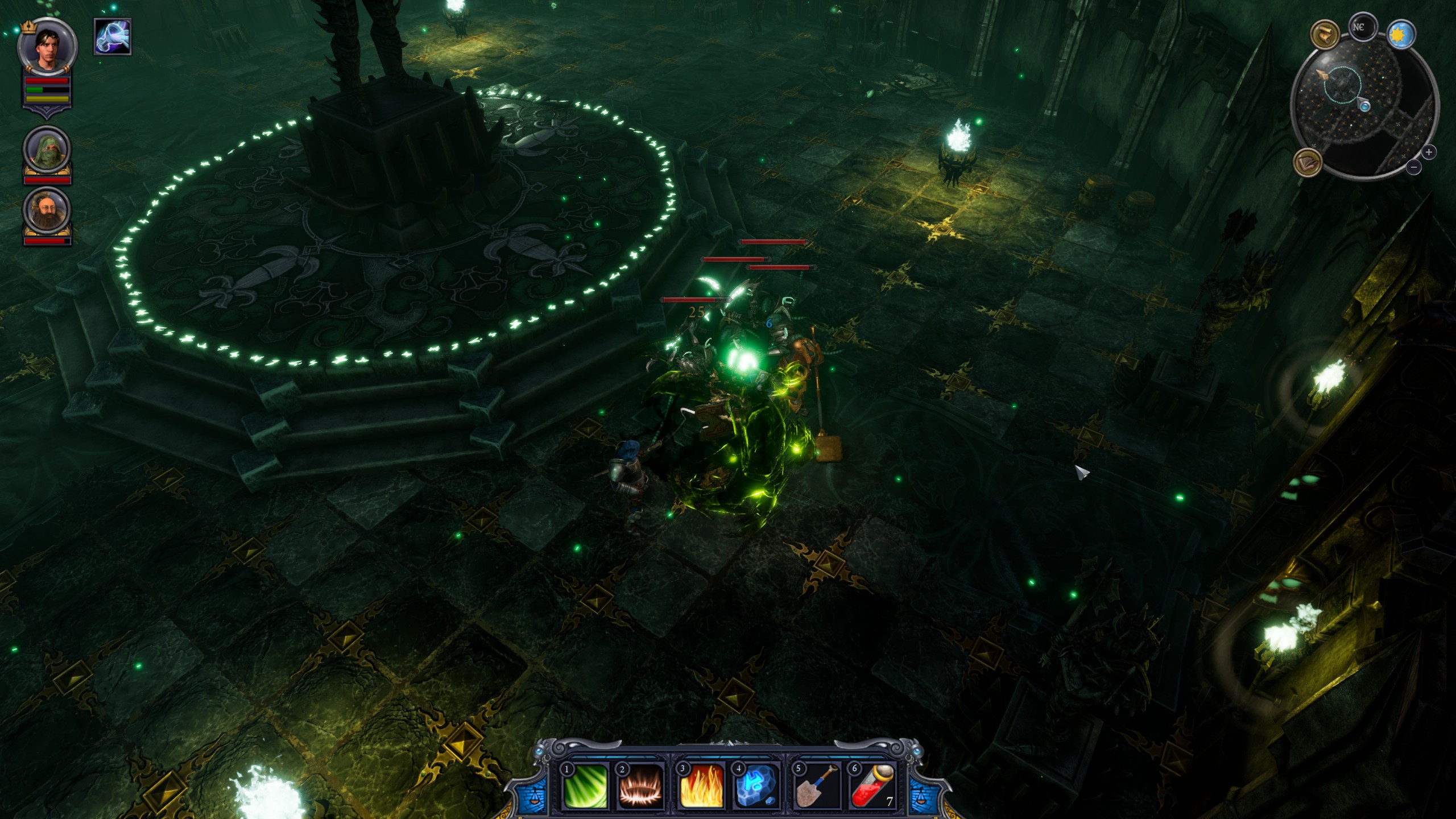Use the blue rune stone item
The height and width of the screenshot is (819, 1456).
(x=757, y=786)
